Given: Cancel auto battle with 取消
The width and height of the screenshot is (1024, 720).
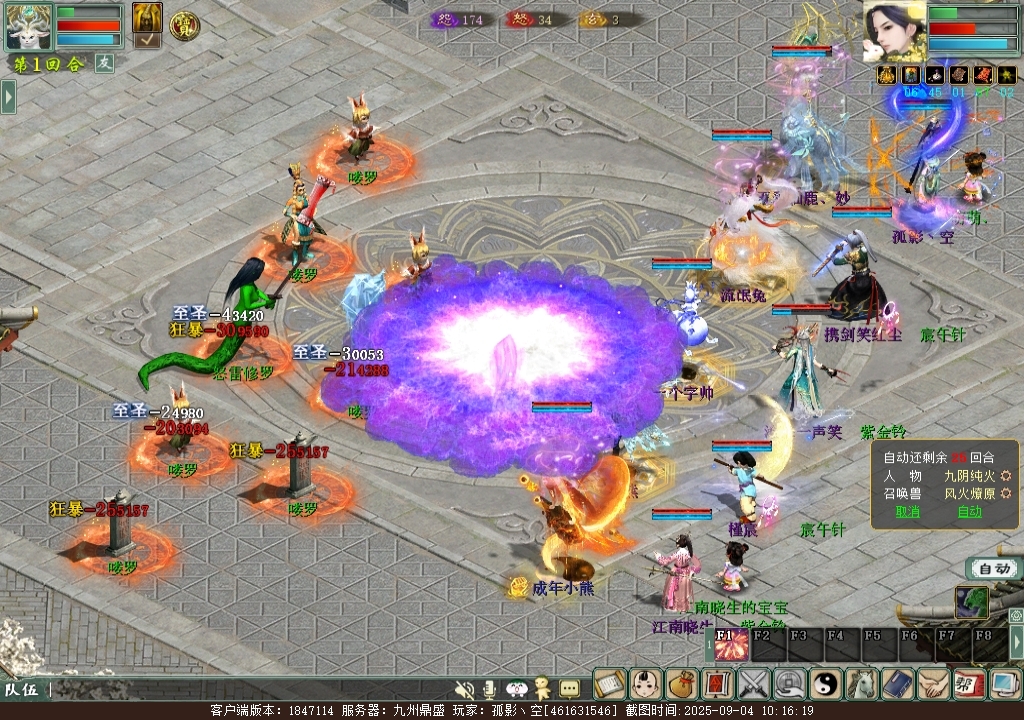Looking at the screenshot, I should (x=907, y=512).
